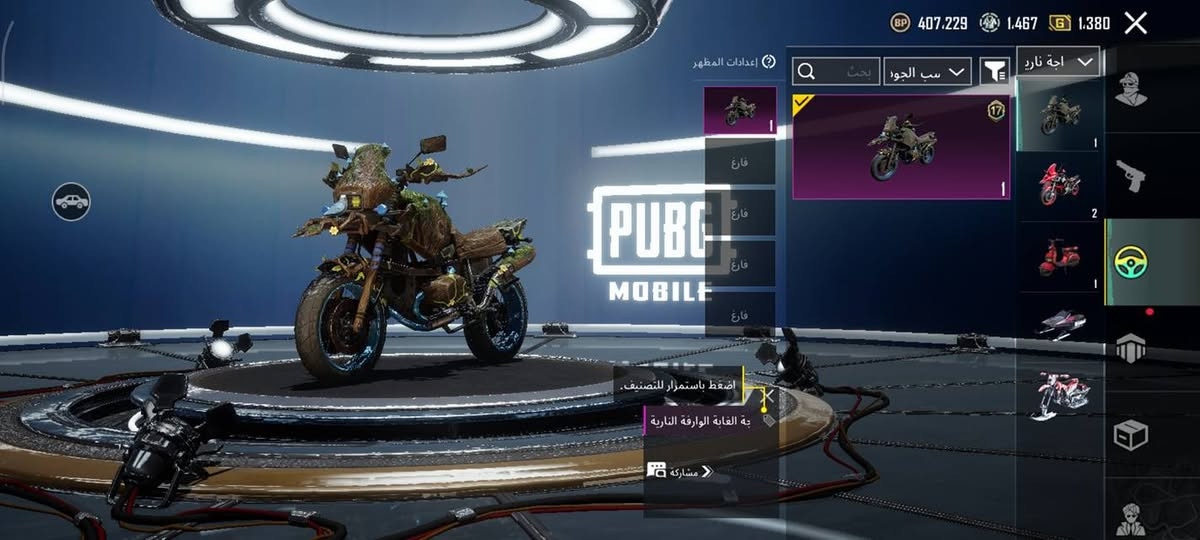Toggle the car view button on left
This screenshot has width=1200, height=540.
point(71,202)
